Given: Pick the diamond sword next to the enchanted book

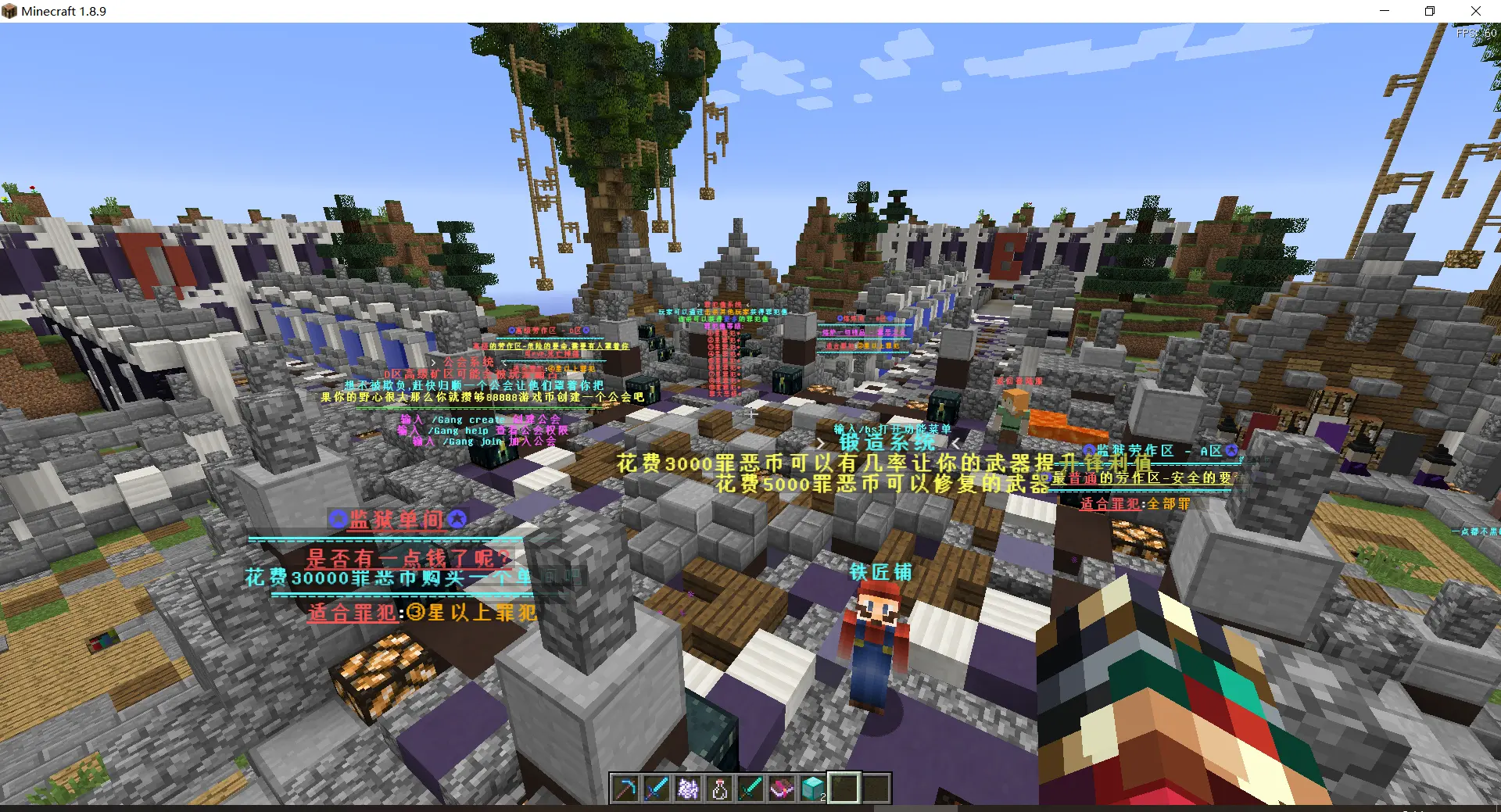Looking at the screenshot, I should pos(750,789).
